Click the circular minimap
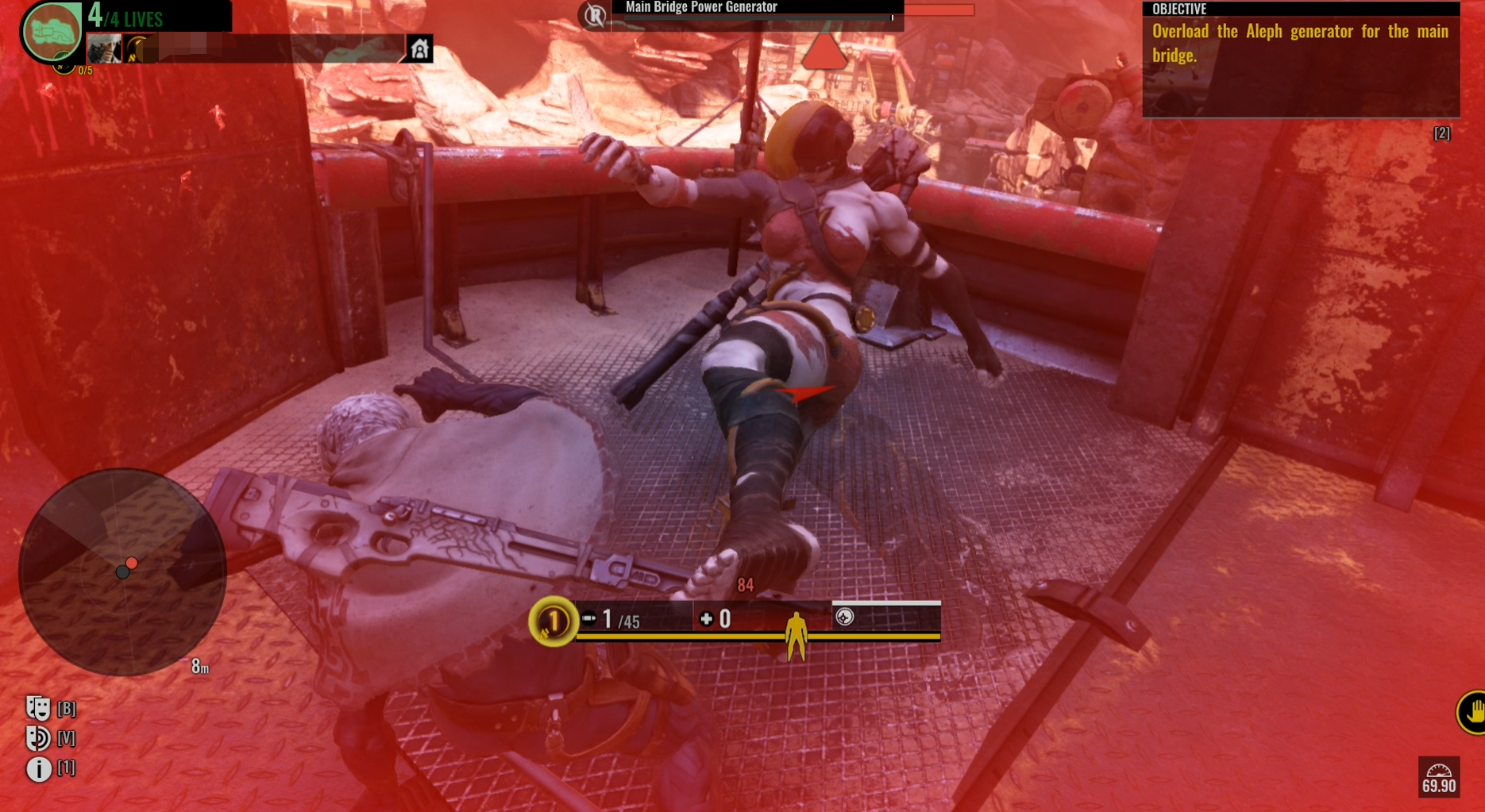The image size is (1485, 812). click(122, 571)
